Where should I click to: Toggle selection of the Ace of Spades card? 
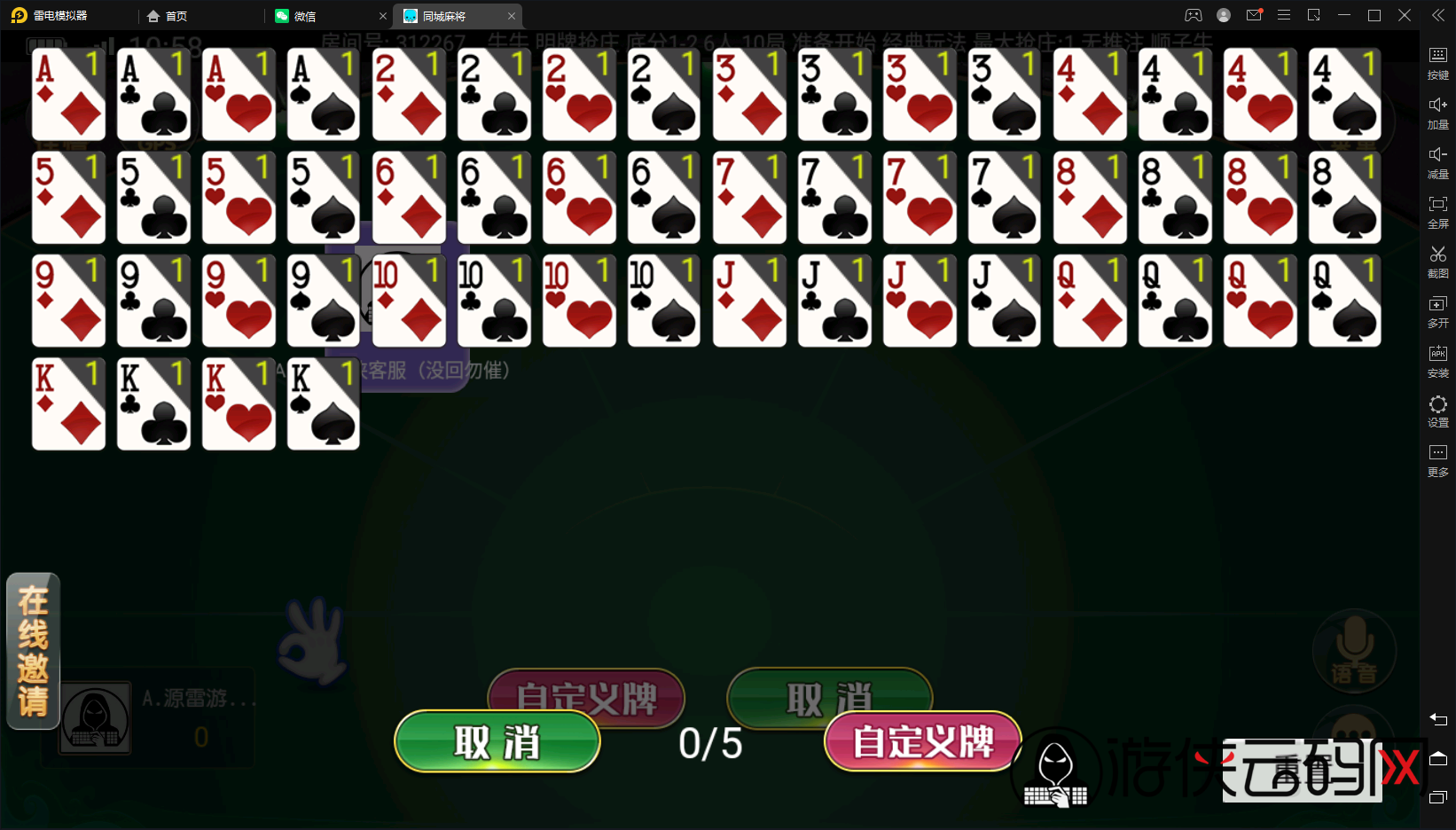[323, 95]
